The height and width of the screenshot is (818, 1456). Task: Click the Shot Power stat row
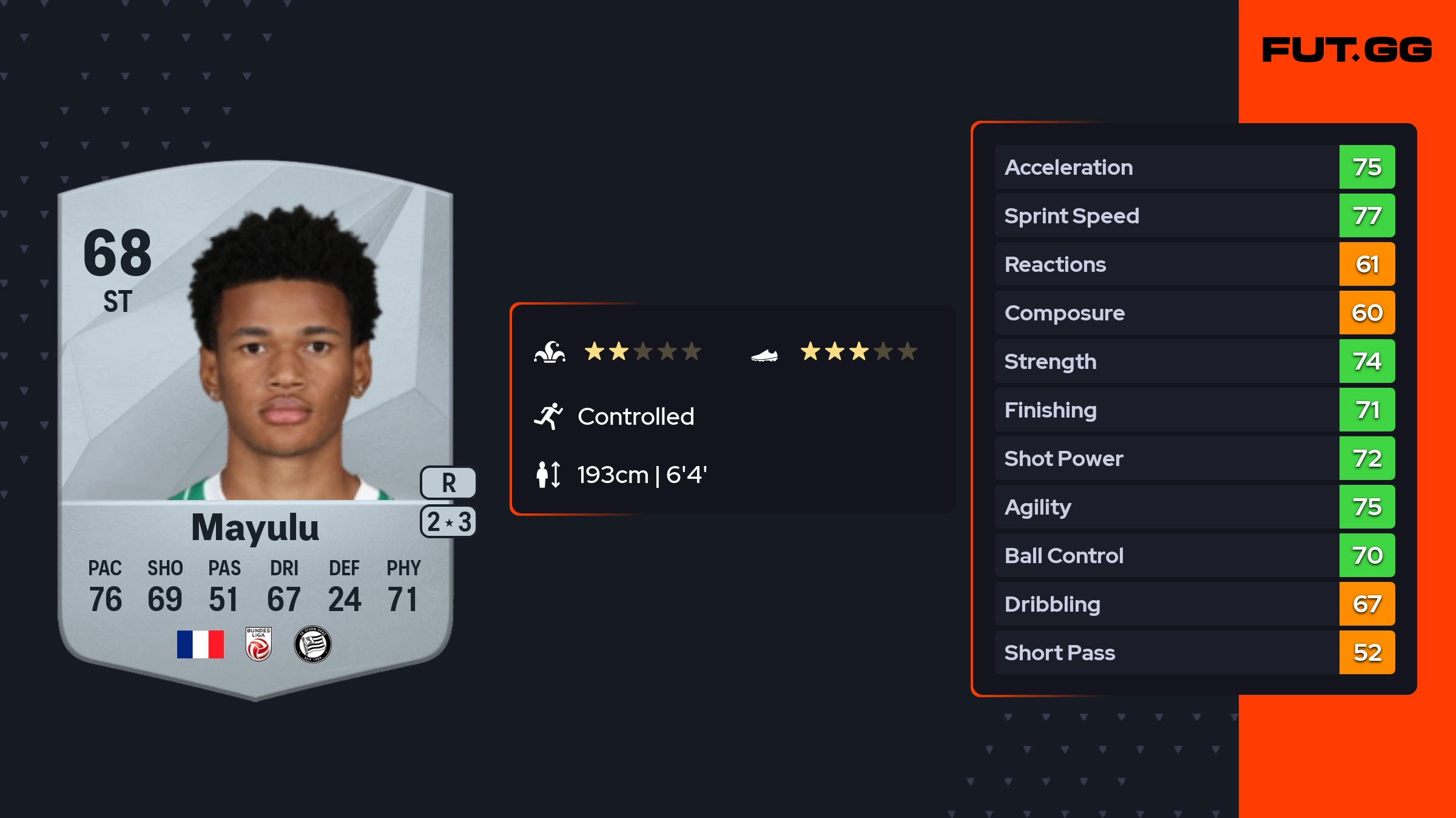tap(1194, 458)
